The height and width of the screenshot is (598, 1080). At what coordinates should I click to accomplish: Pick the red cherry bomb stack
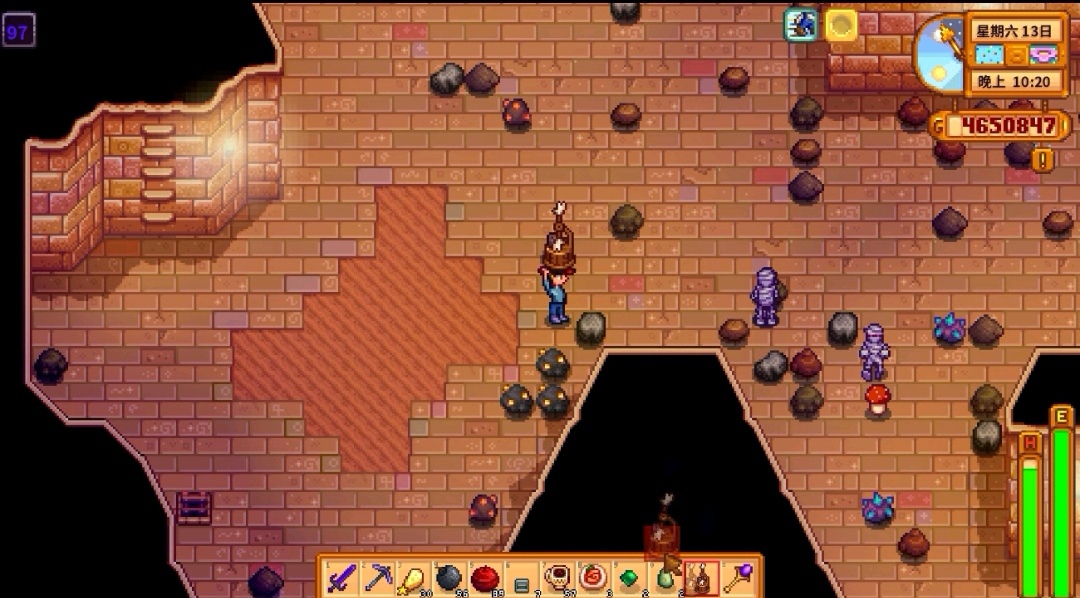pyautogui.click(x=485, y=577)
